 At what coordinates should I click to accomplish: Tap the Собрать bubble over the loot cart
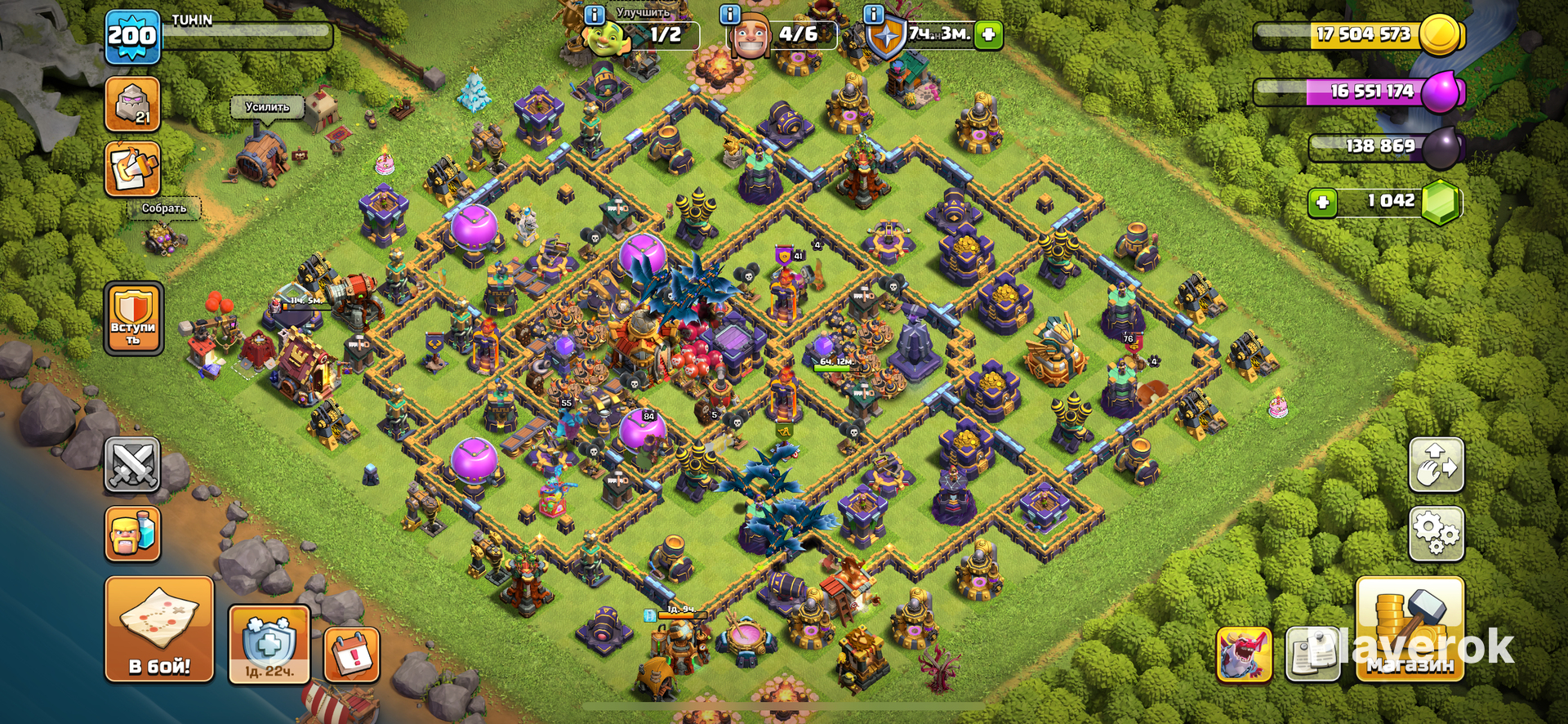(164, 208)
